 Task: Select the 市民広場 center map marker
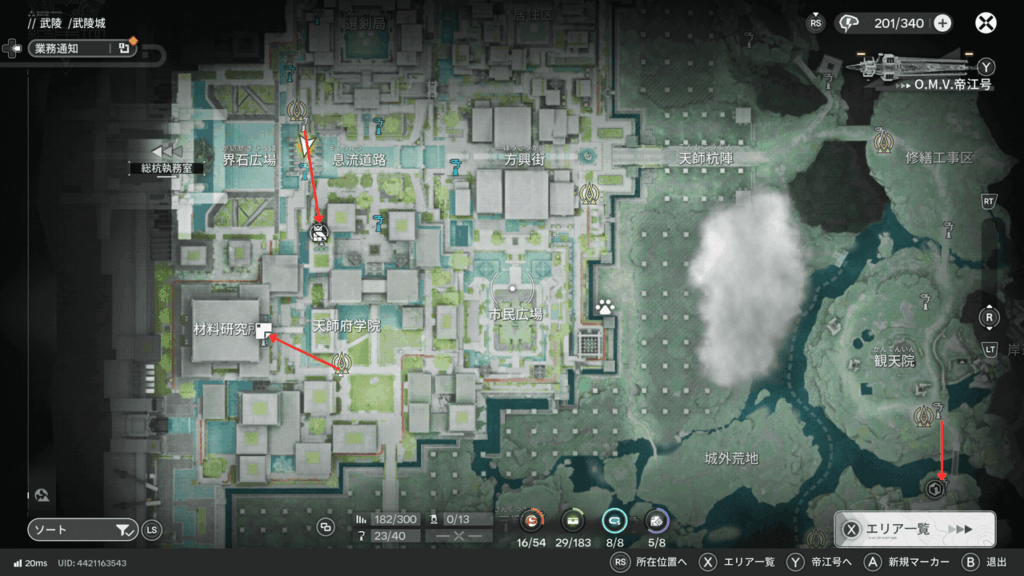click(513, 288)
